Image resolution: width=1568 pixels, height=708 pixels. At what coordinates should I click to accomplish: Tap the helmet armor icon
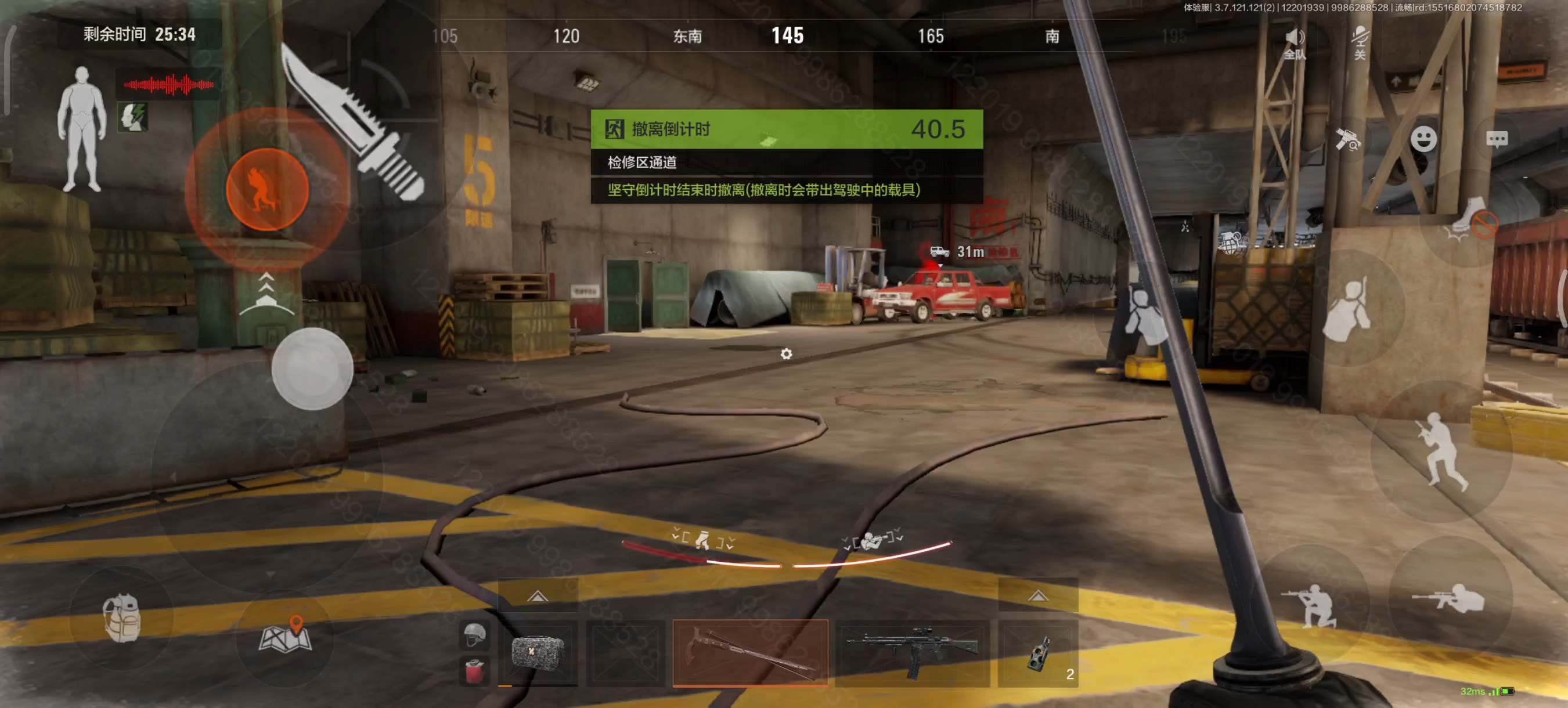coord(475,635)
